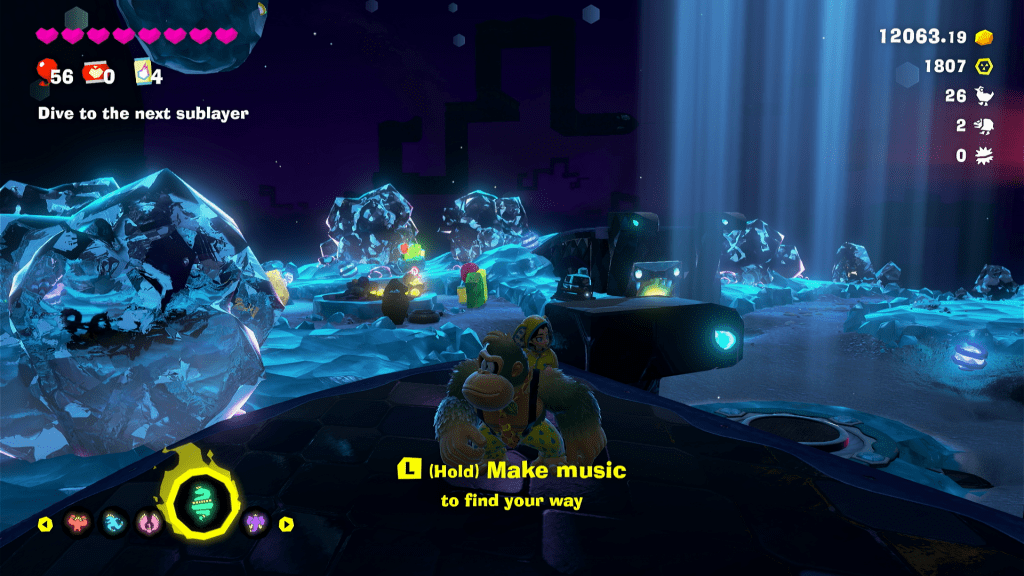
Task: Select the yellow flame card item
Action: (143, 71)
